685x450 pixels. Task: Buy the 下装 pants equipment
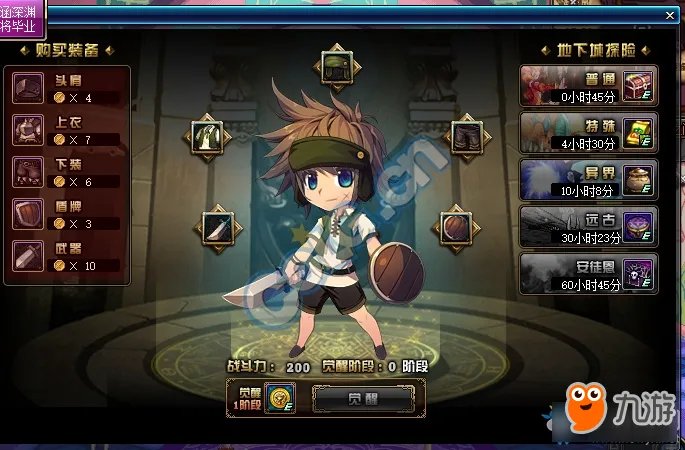(x=67, y=172)
